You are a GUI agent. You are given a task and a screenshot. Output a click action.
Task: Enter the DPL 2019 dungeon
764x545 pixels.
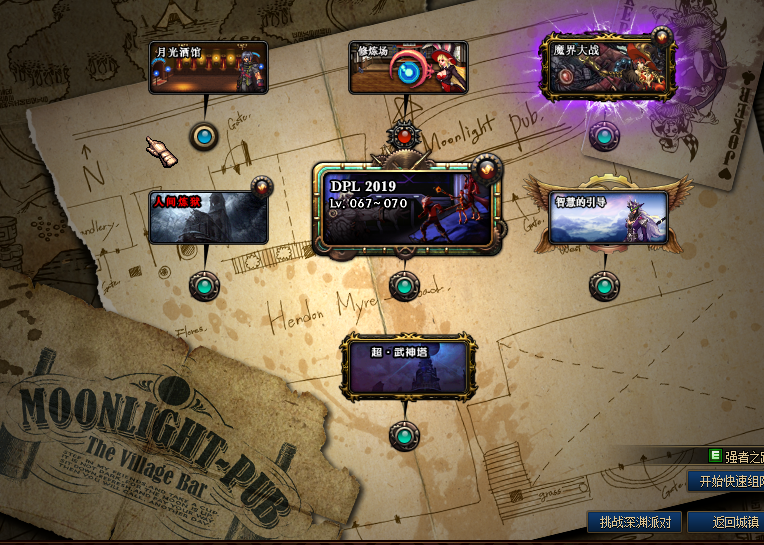click(405, 209)
